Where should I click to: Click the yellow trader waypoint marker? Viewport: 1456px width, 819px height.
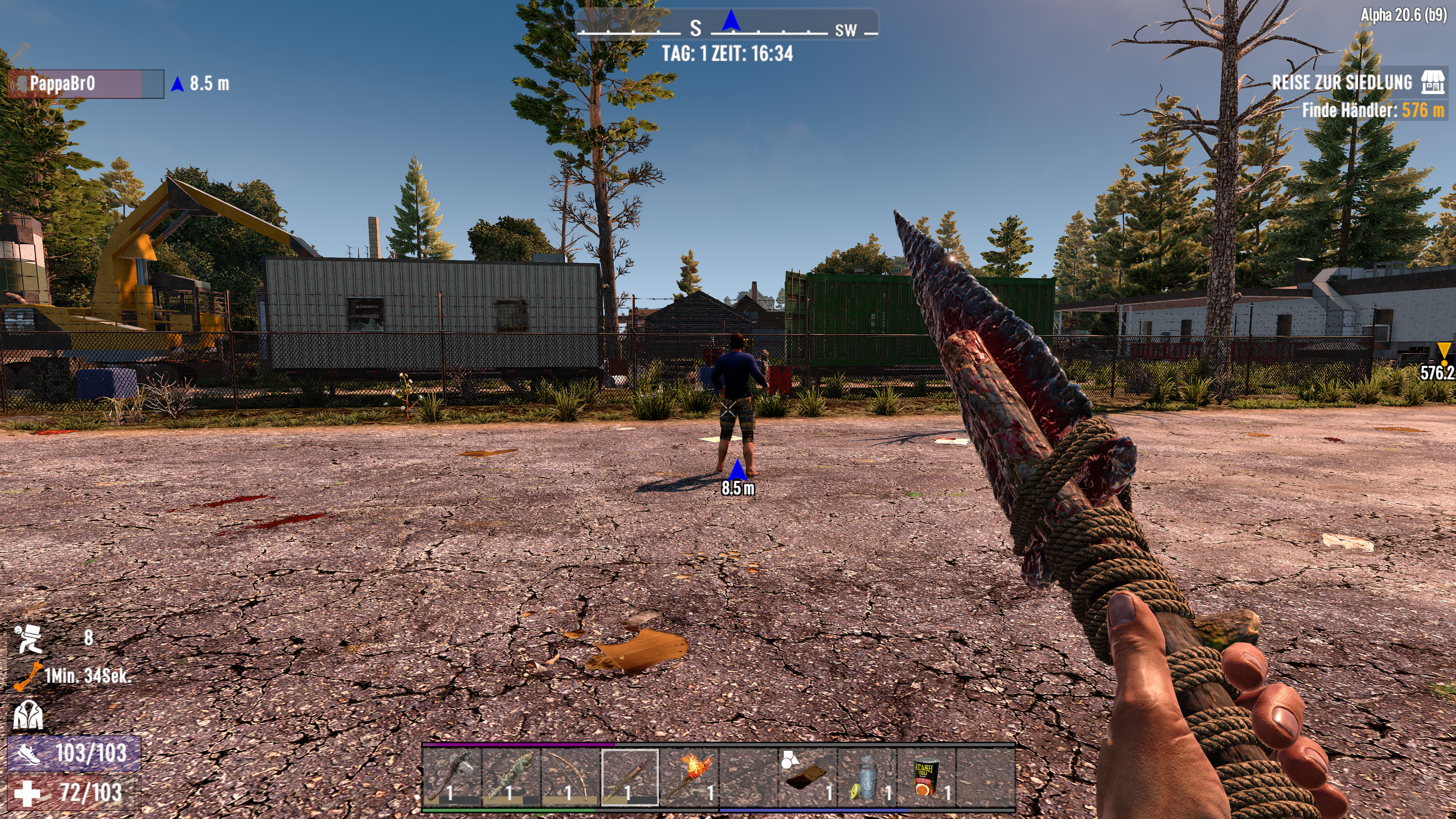click(1443, 351)
